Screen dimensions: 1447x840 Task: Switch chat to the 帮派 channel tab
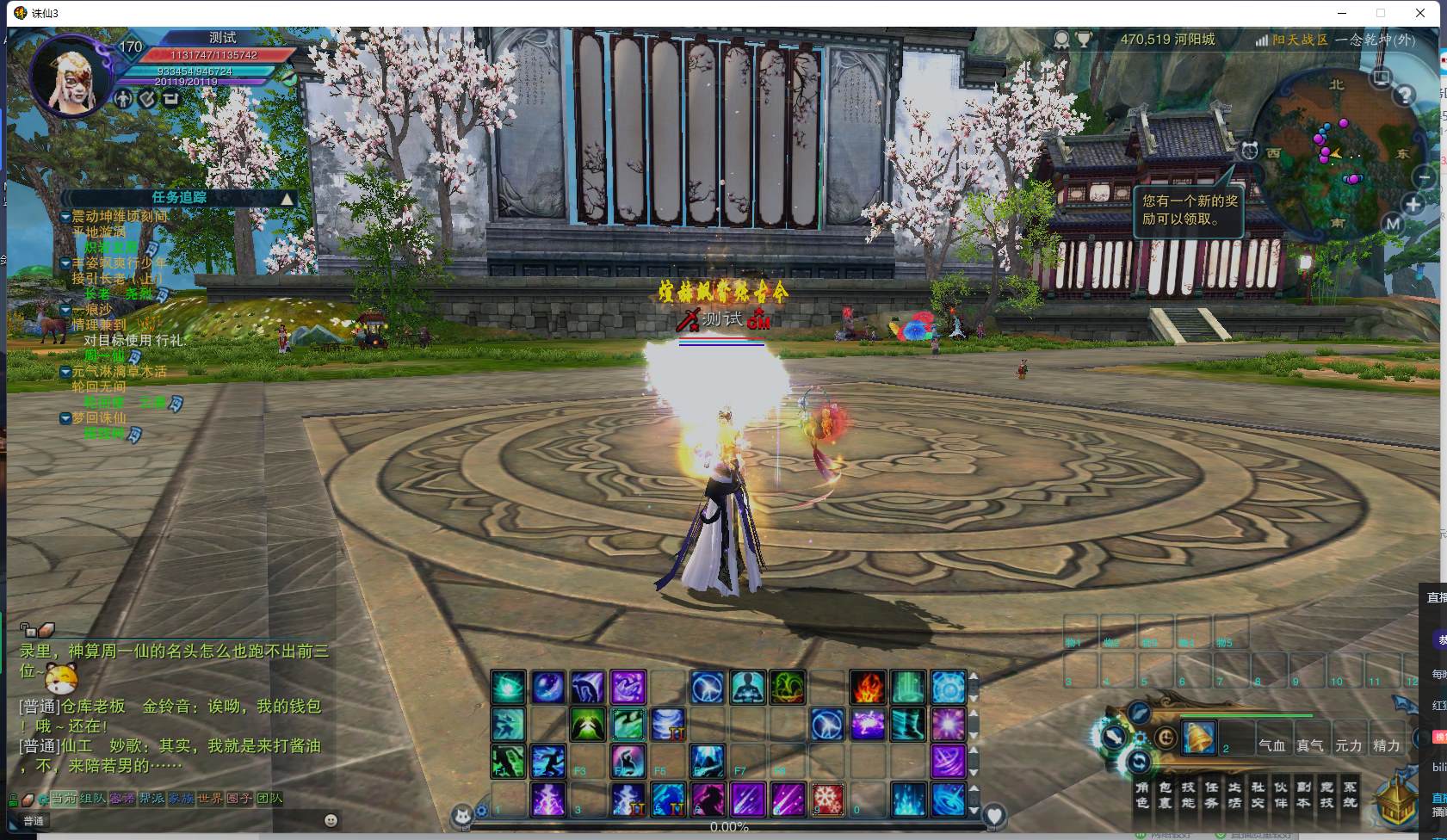[152, 799]
